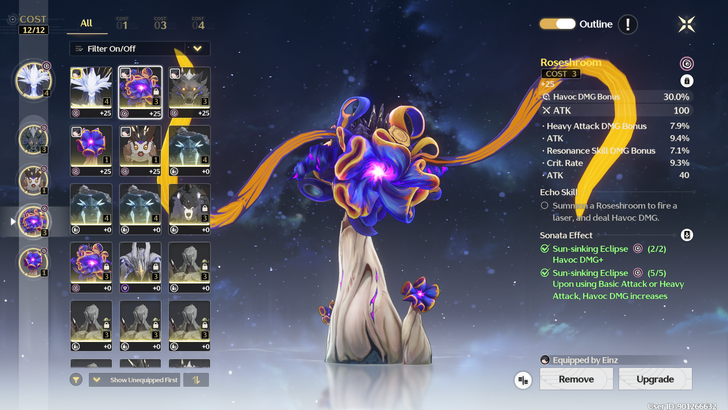Show only Cost 1 echoes
Image resolution: width=728 pixels, height=410 pixels.
click(x=122, y=22)
